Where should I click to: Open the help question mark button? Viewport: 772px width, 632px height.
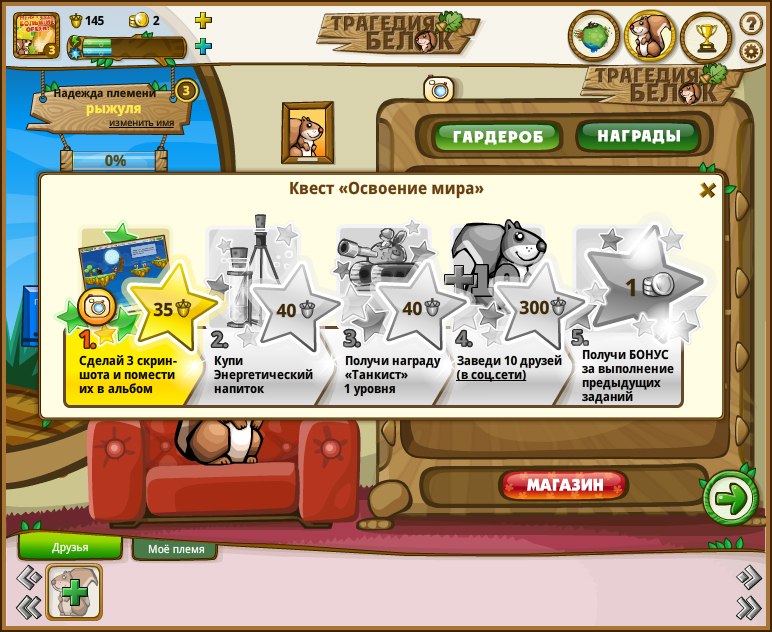tap(750, 23)
